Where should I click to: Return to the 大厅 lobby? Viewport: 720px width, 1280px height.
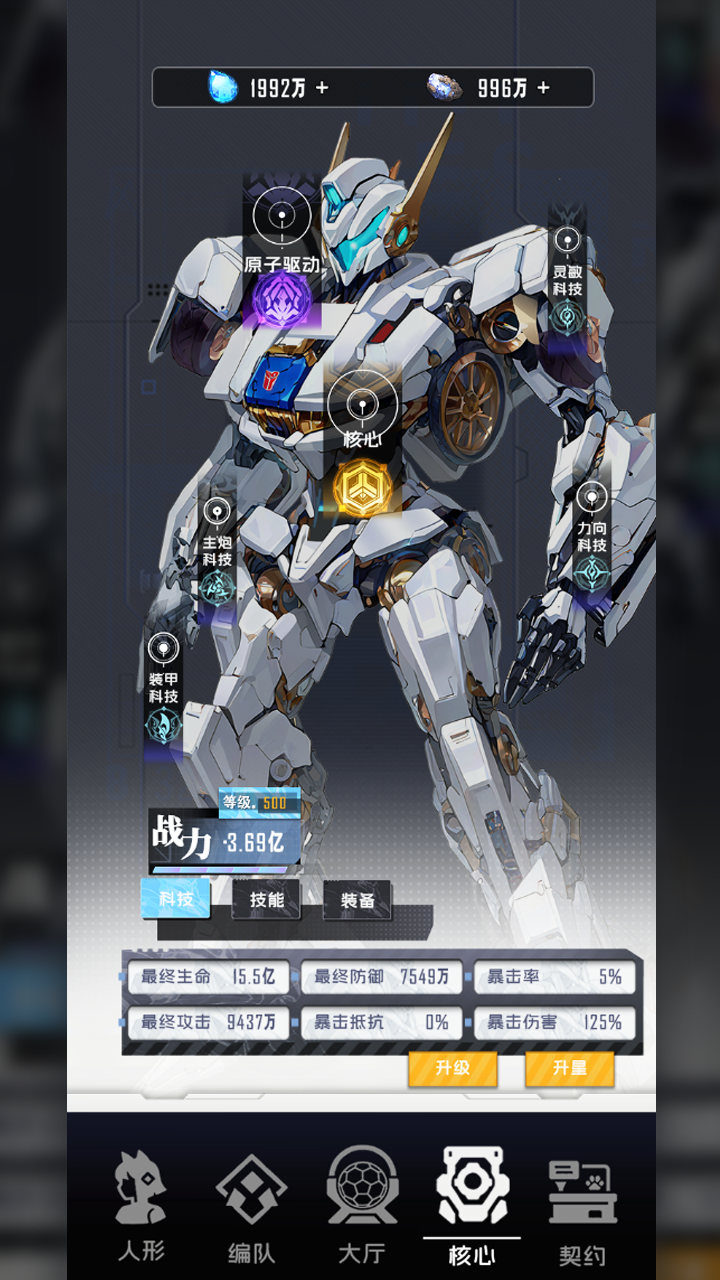tap(361, 1207)
